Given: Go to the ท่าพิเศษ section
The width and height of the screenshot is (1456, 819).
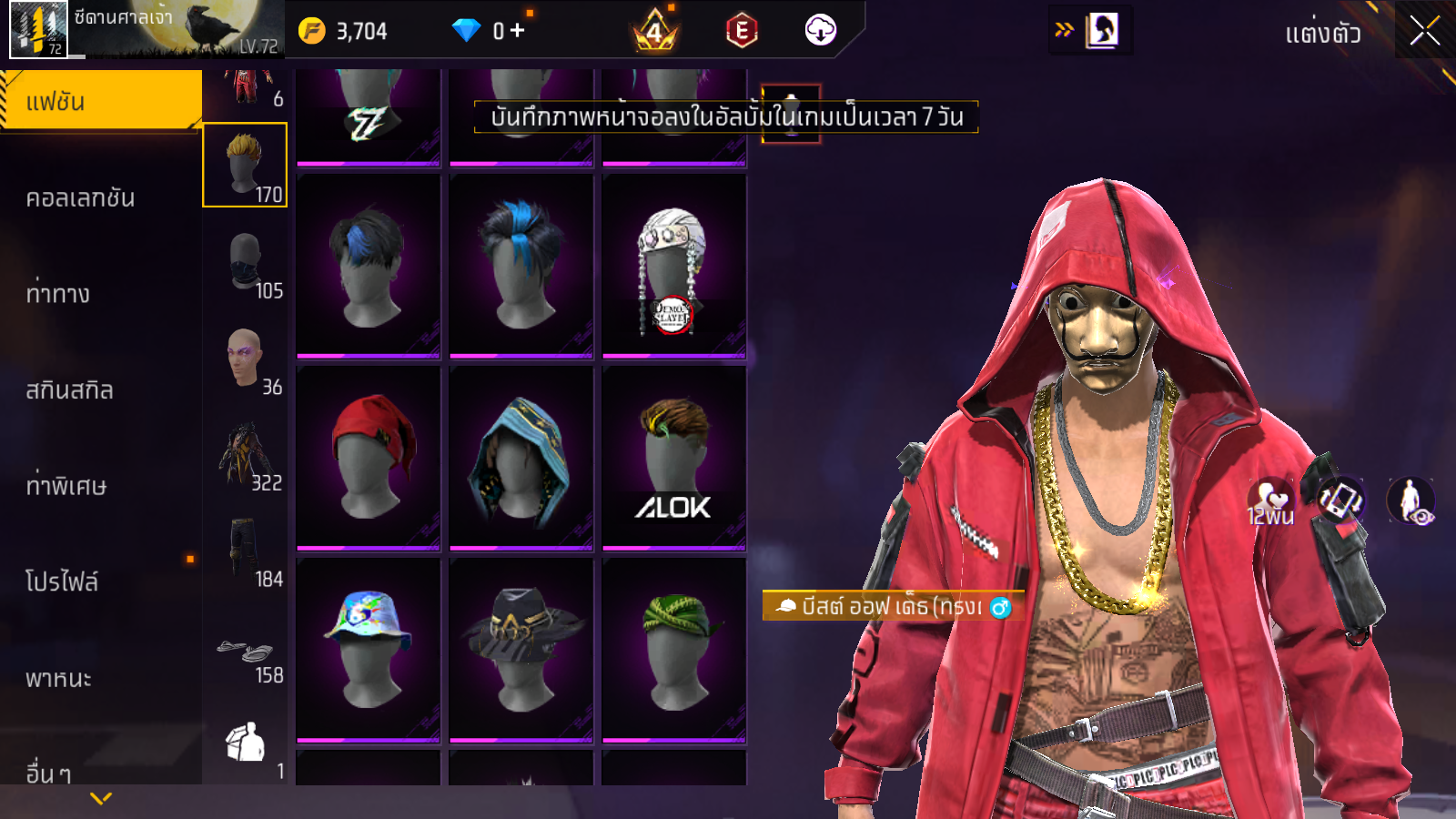Looking at the screenshot, I should point(66,486).
